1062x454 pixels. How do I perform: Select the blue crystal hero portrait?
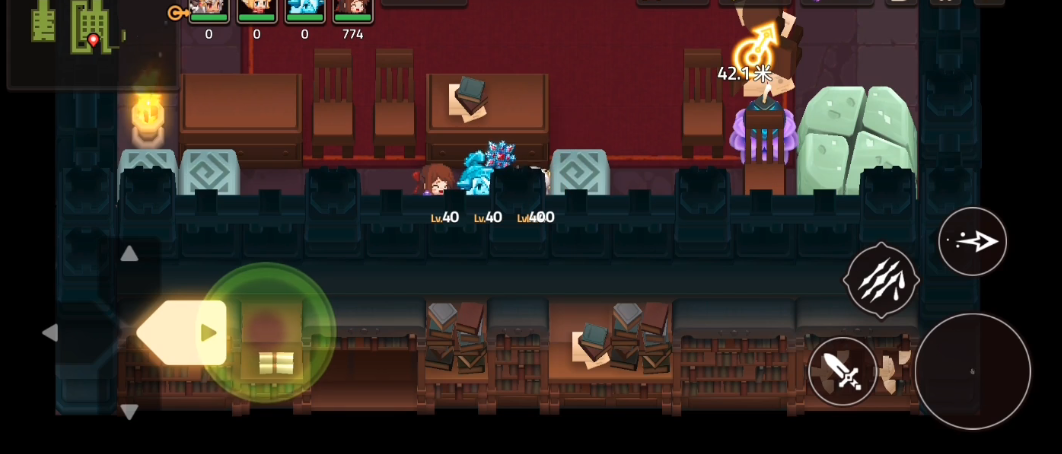305,9
